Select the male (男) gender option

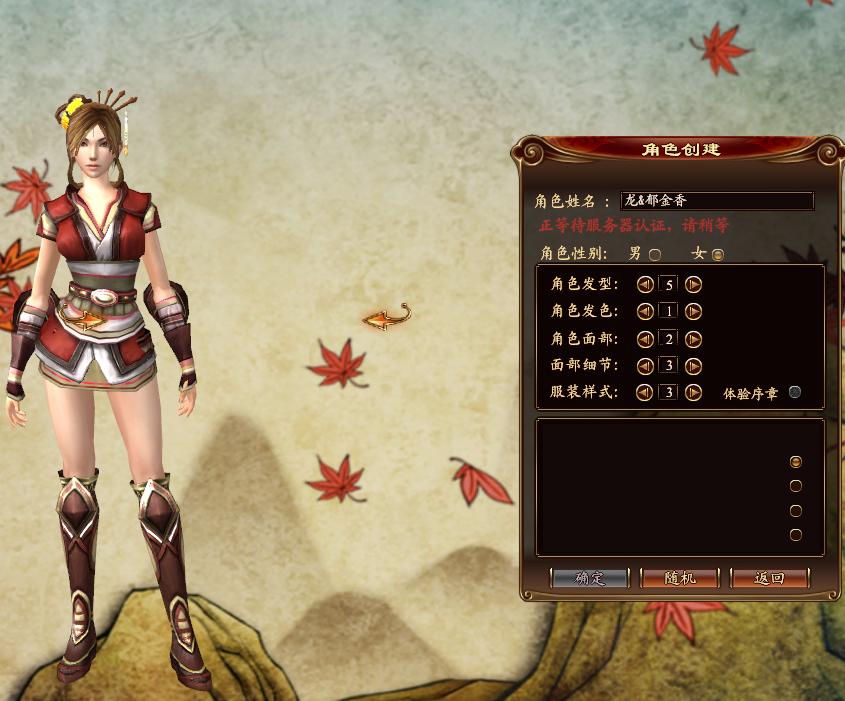tap(655, 254)
